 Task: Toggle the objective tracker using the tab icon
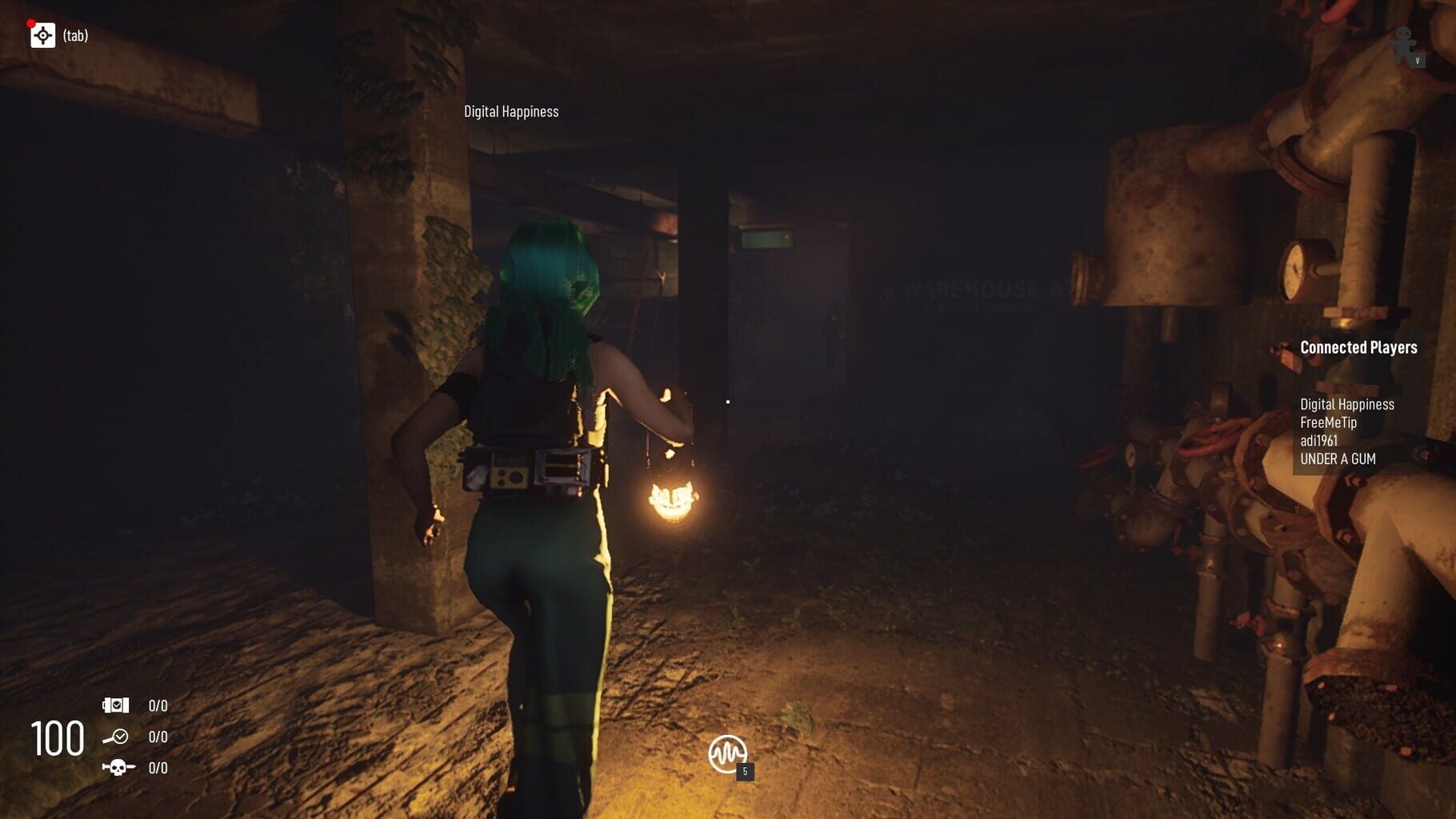point(43,35)
